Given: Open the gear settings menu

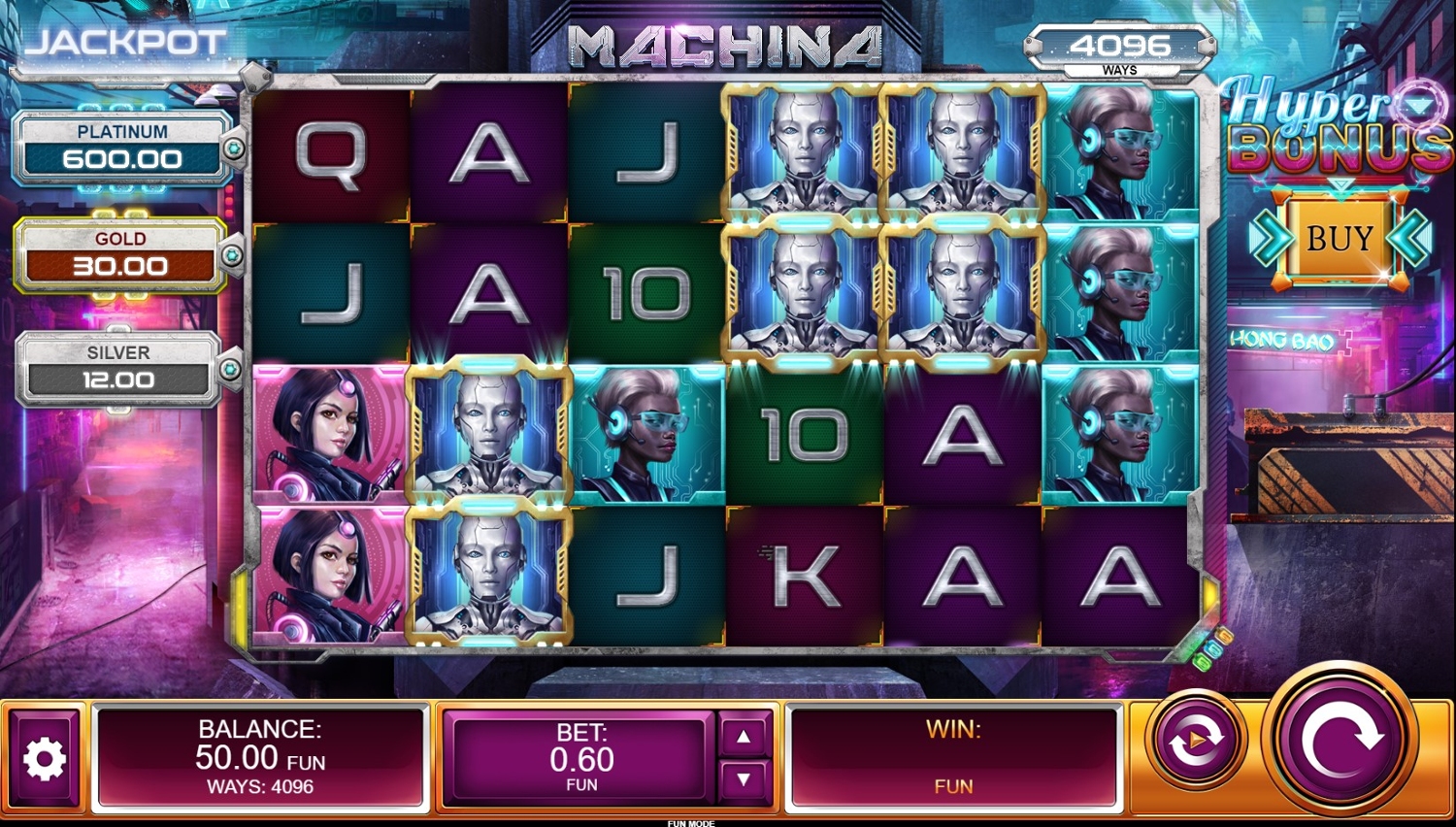Looking at the screenshot, I should (x=44, y=759).
